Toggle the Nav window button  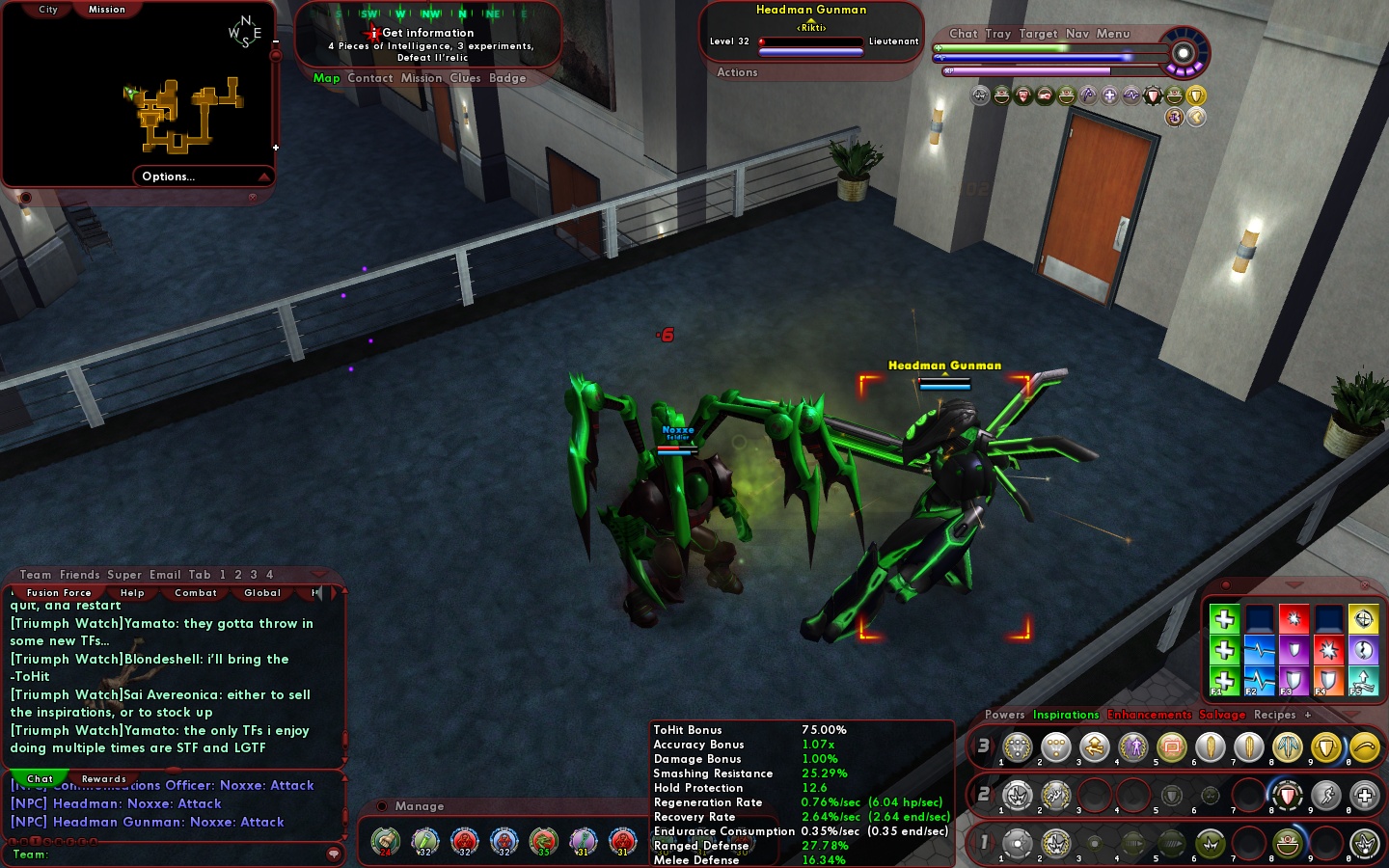pyautogui.click(x=1076, y=34)
